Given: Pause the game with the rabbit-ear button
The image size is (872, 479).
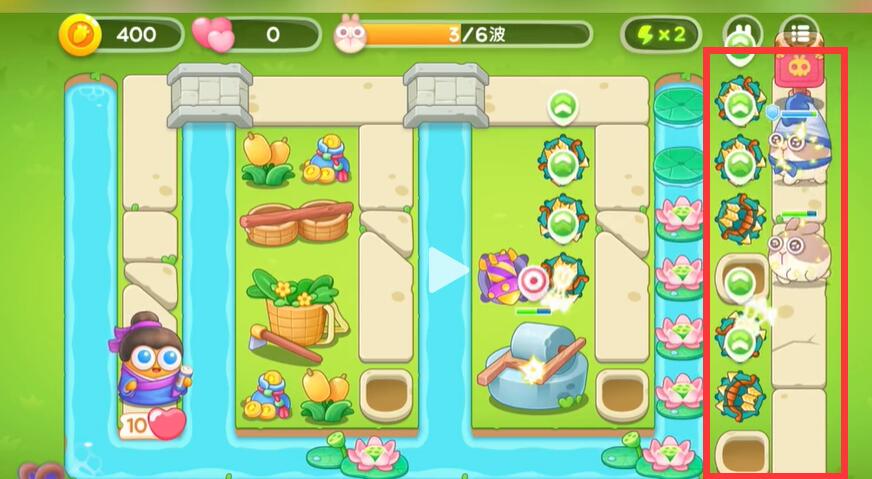Looking at the screenshot, I should pyautogui.click(x=743, y=34).
